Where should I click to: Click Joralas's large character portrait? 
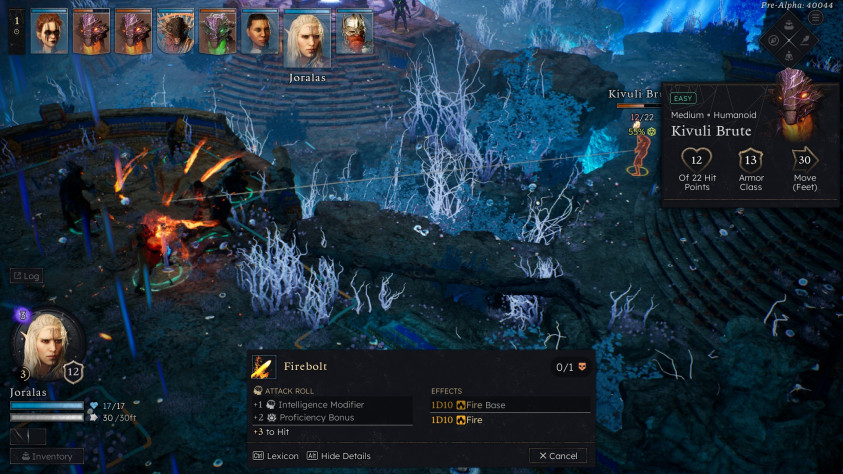[x=47, y=343]
